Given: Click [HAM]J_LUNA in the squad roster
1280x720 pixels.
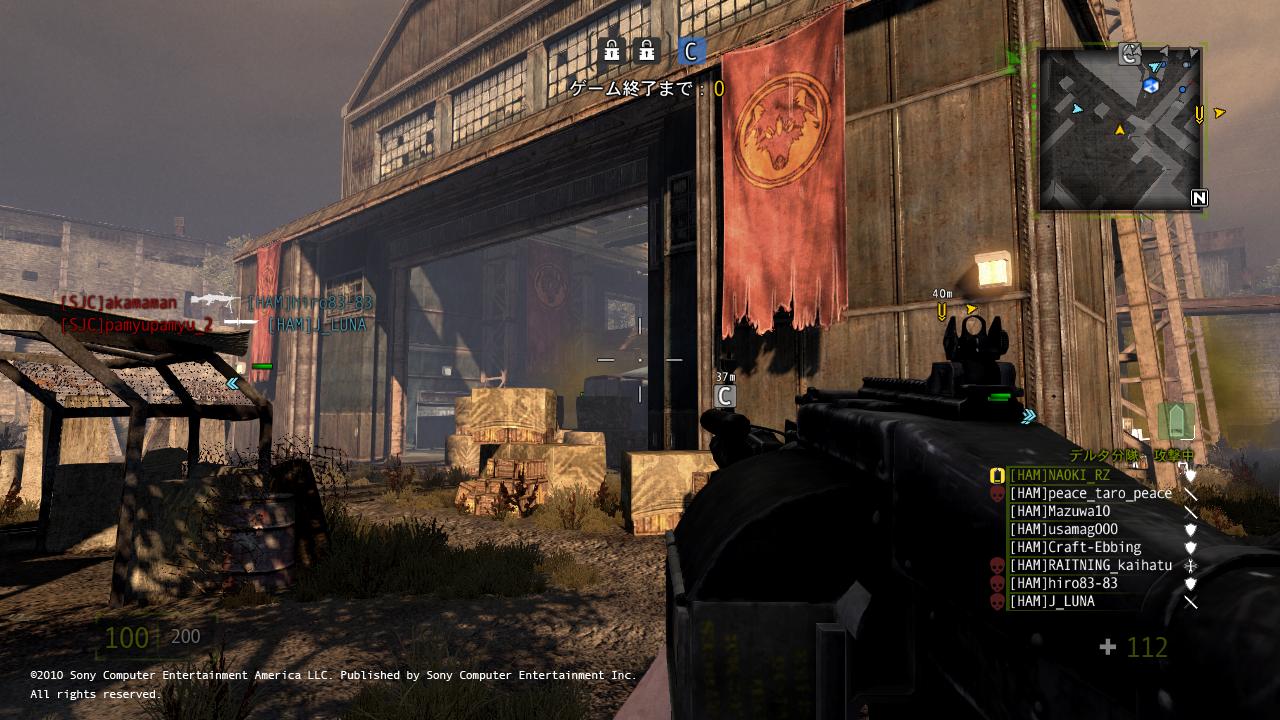Looking at the screenshot, I should tap(1051, 602).
